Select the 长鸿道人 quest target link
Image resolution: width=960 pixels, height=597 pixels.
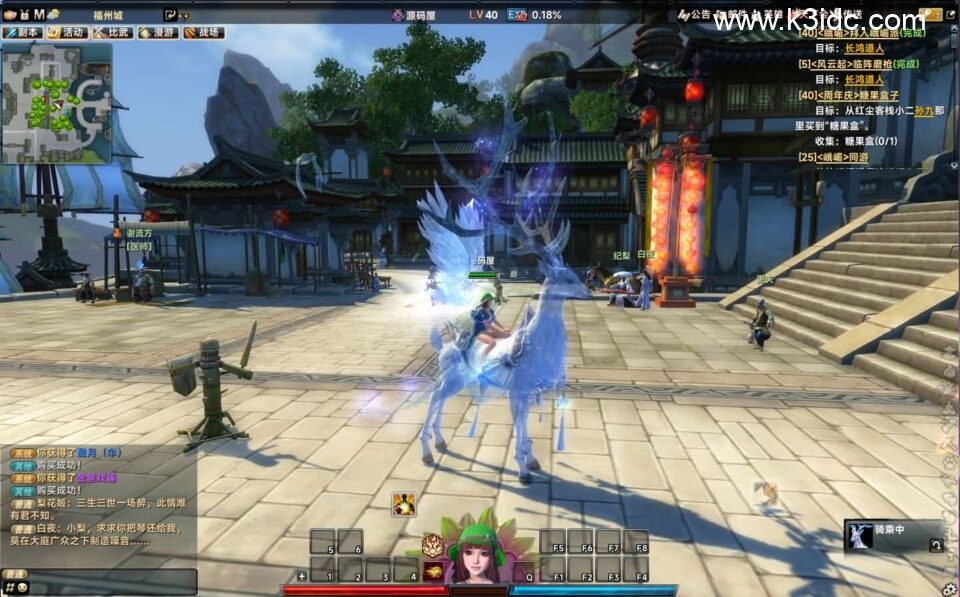pyautogui.click(x=864, y=48)
